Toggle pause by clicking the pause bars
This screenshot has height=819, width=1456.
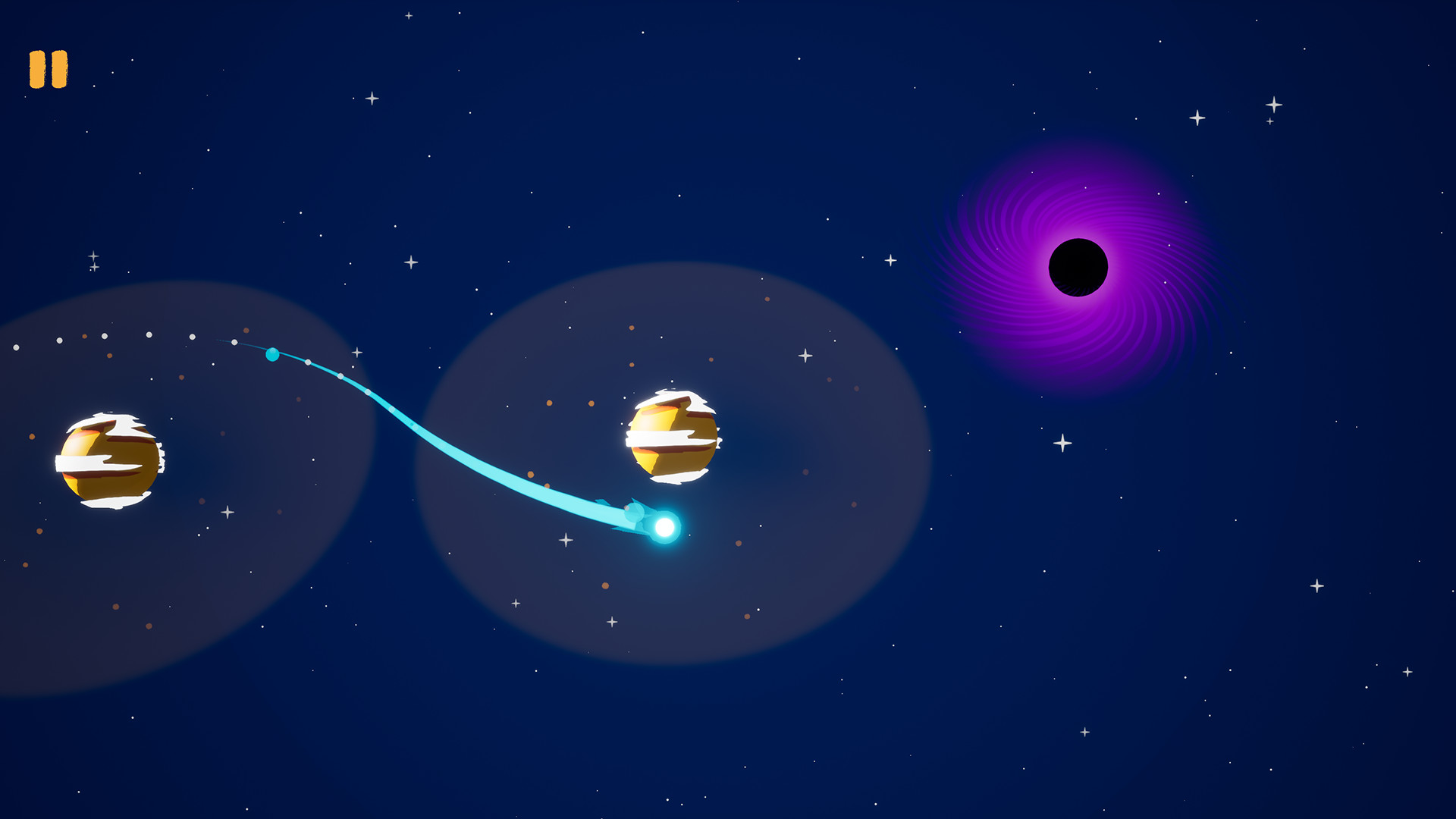click(x=48, y=69)
